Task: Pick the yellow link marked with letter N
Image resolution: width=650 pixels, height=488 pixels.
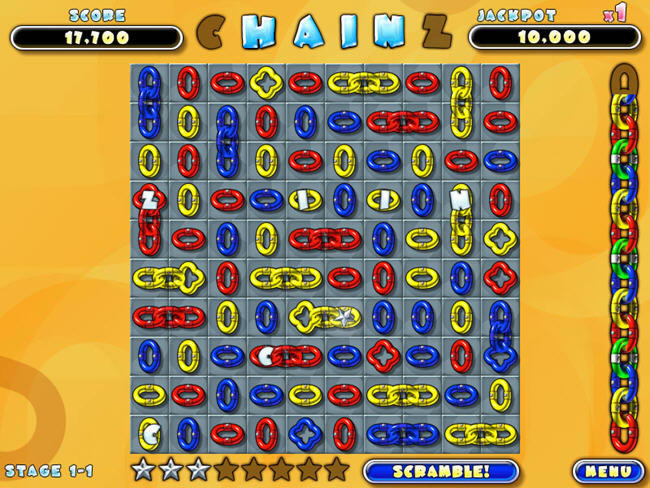Action: 460,200
